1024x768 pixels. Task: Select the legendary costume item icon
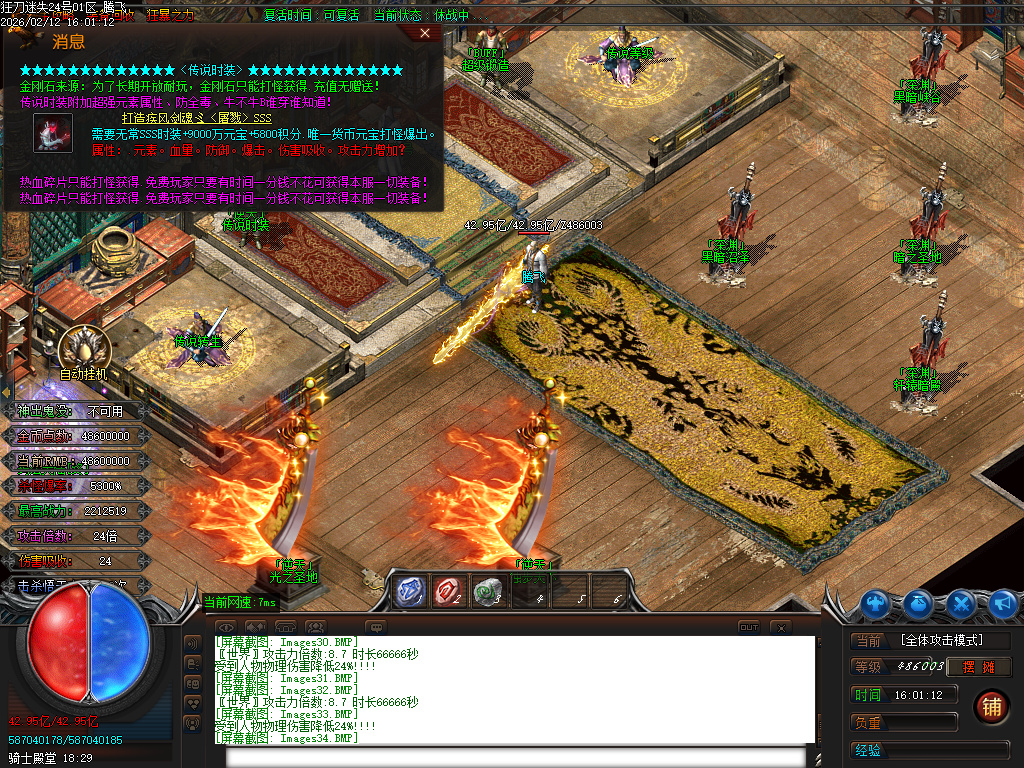(51, 133)
